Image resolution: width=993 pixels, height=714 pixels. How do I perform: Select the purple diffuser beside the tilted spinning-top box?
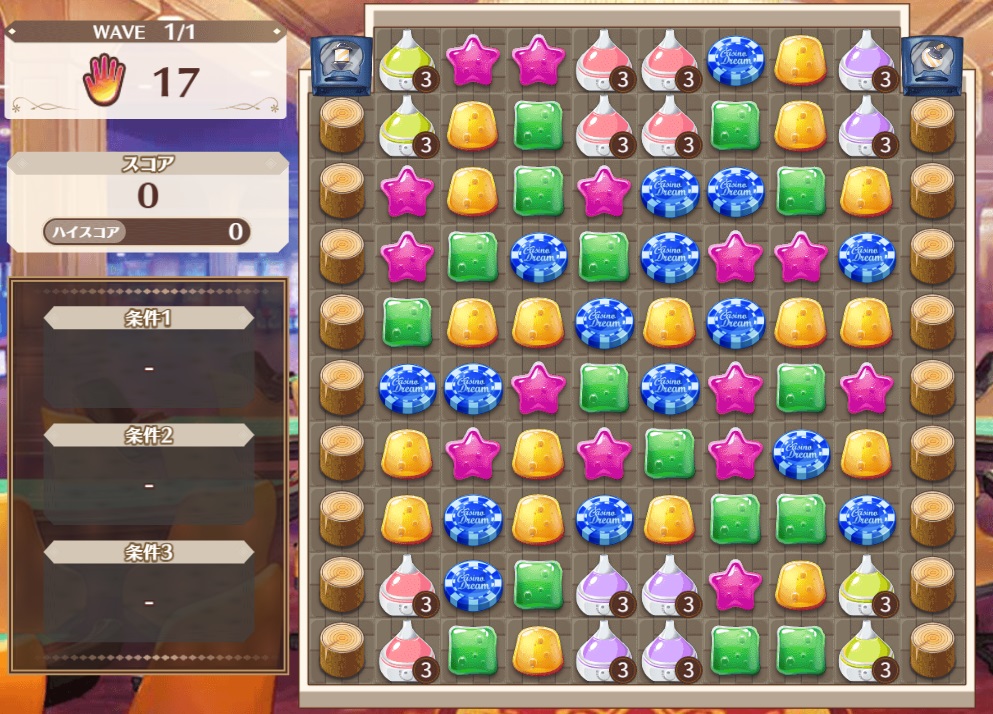pos(866,60)
